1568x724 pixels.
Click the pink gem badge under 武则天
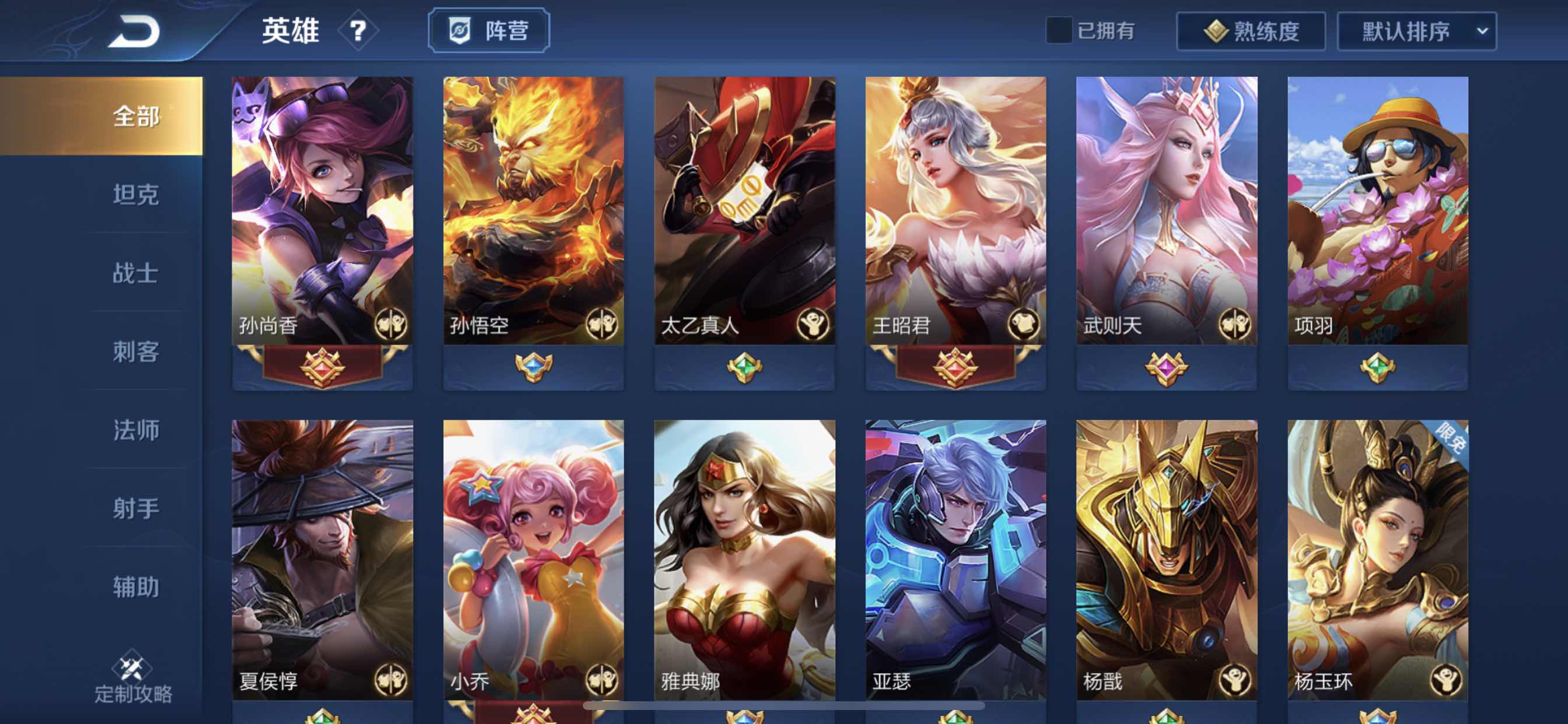pyautogui.click(x=1166, y=367)
